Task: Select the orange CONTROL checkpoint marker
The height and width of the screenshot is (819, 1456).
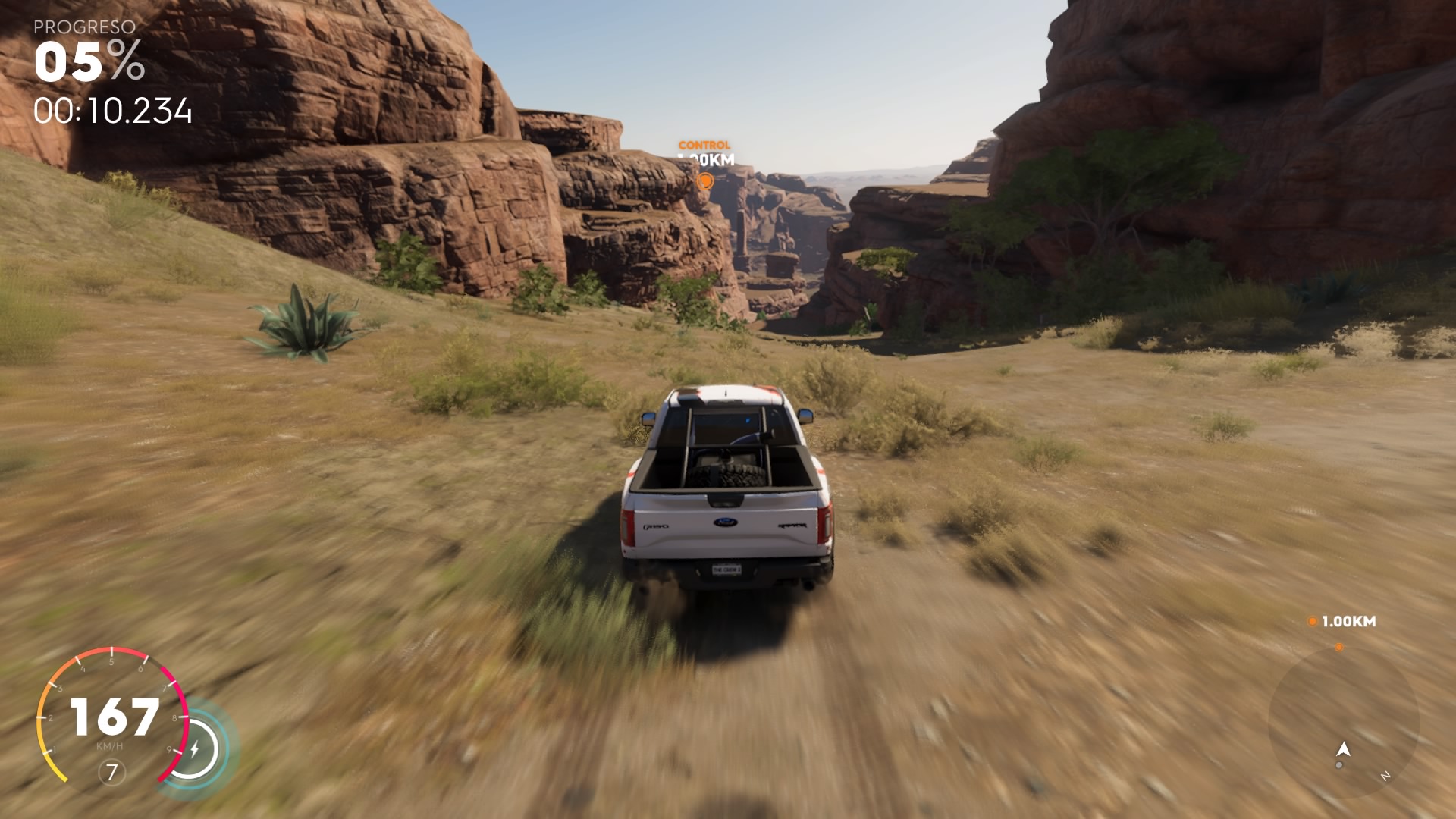Action: tap(705, 180)
